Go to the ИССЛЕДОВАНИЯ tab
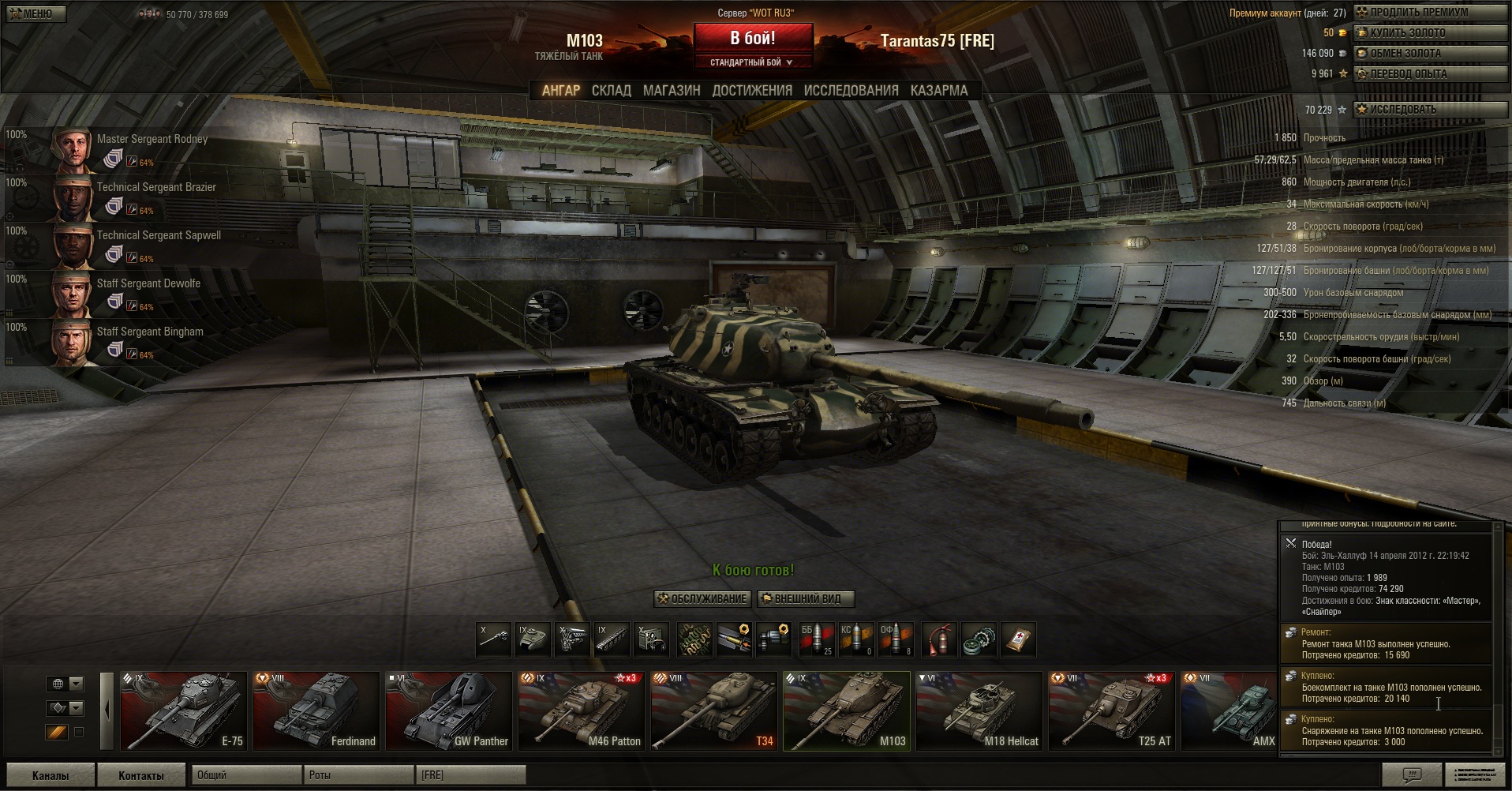 click(x=851, y=91)
